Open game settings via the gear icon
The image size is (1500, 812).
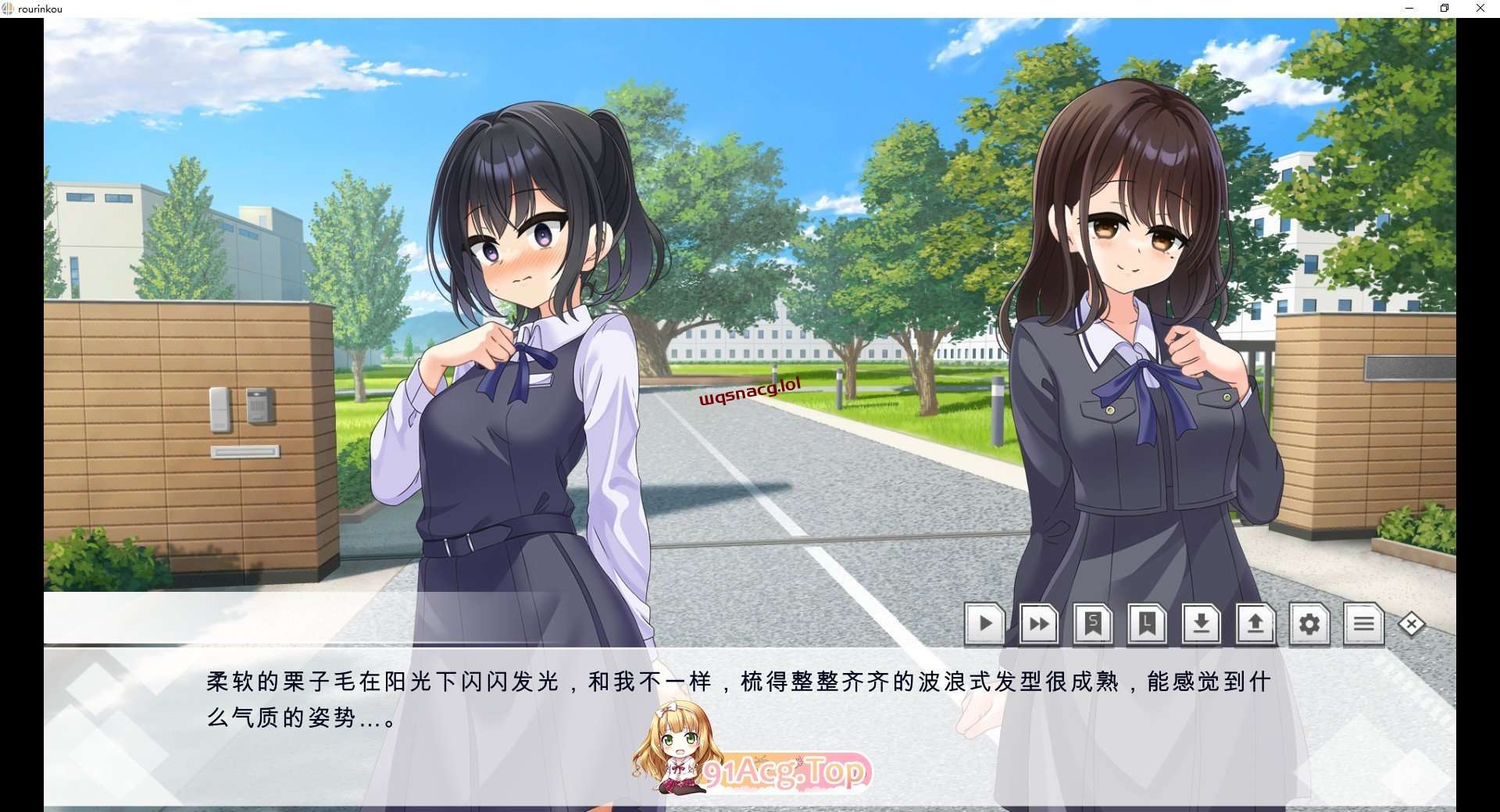[1310, 624]
